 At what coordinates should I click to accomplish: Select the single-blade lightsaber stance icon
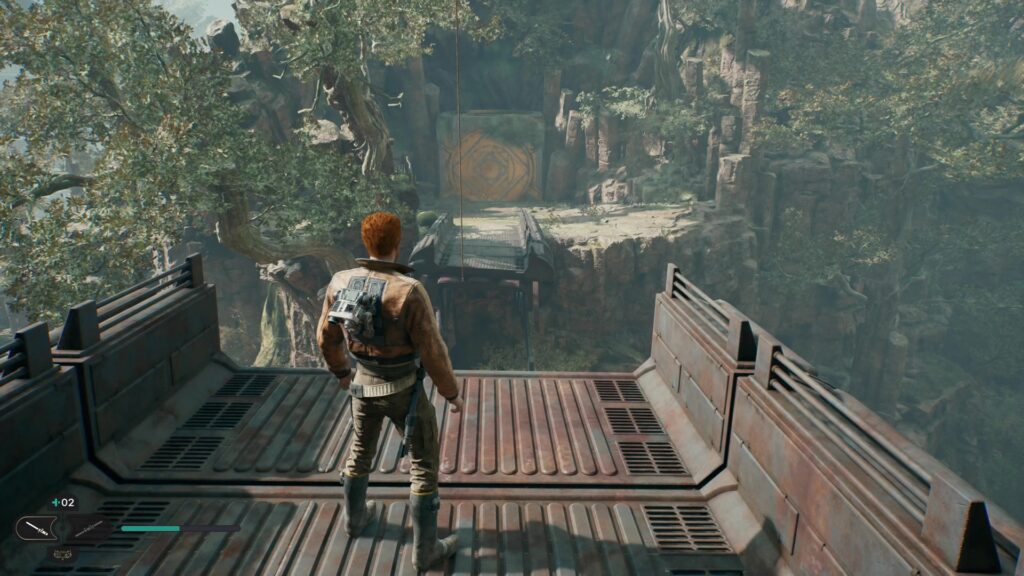(36, 527)
